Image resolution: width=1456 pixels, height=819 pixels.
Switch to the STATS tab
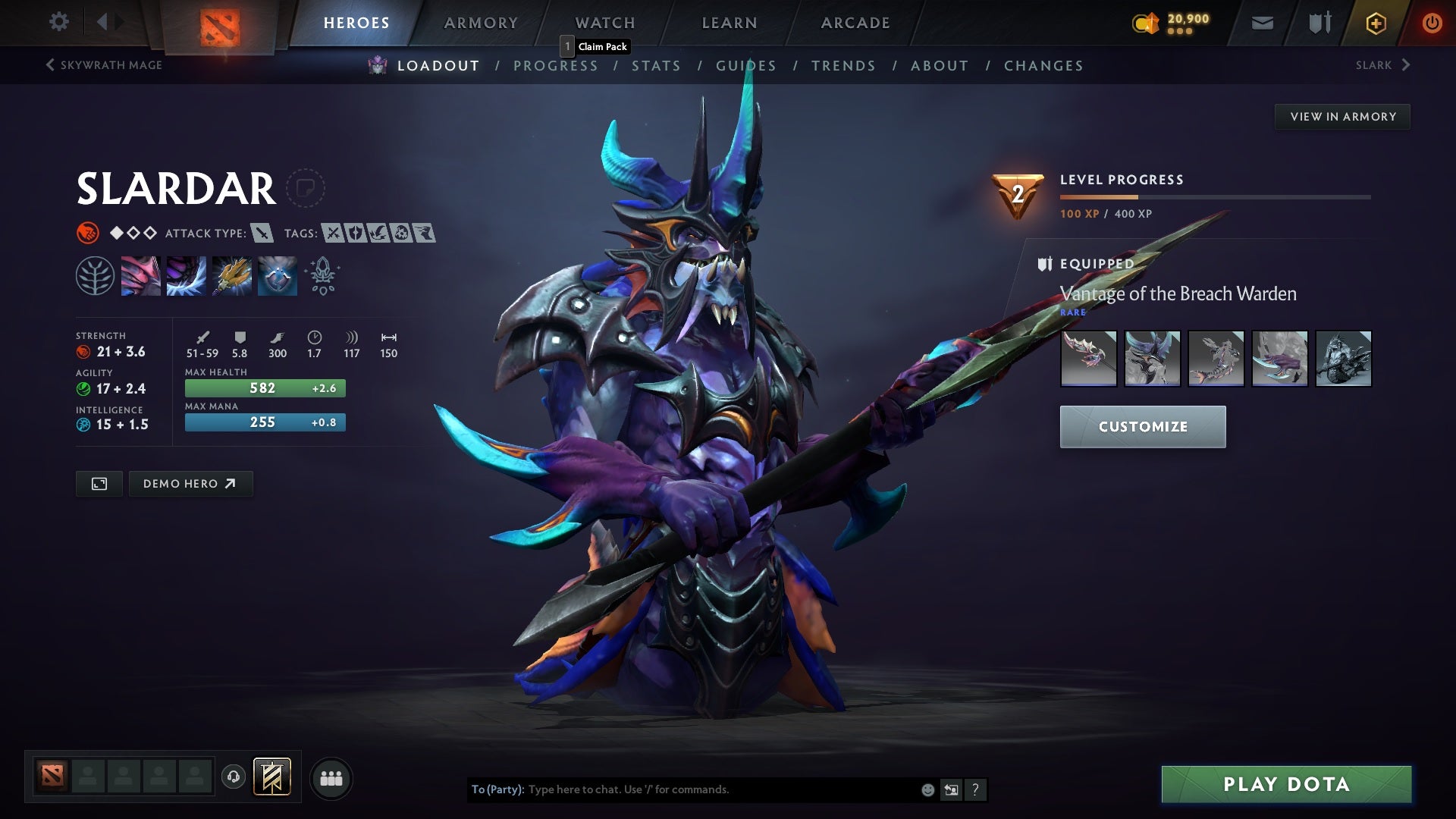pyautogui.click(x=657, y=66)
